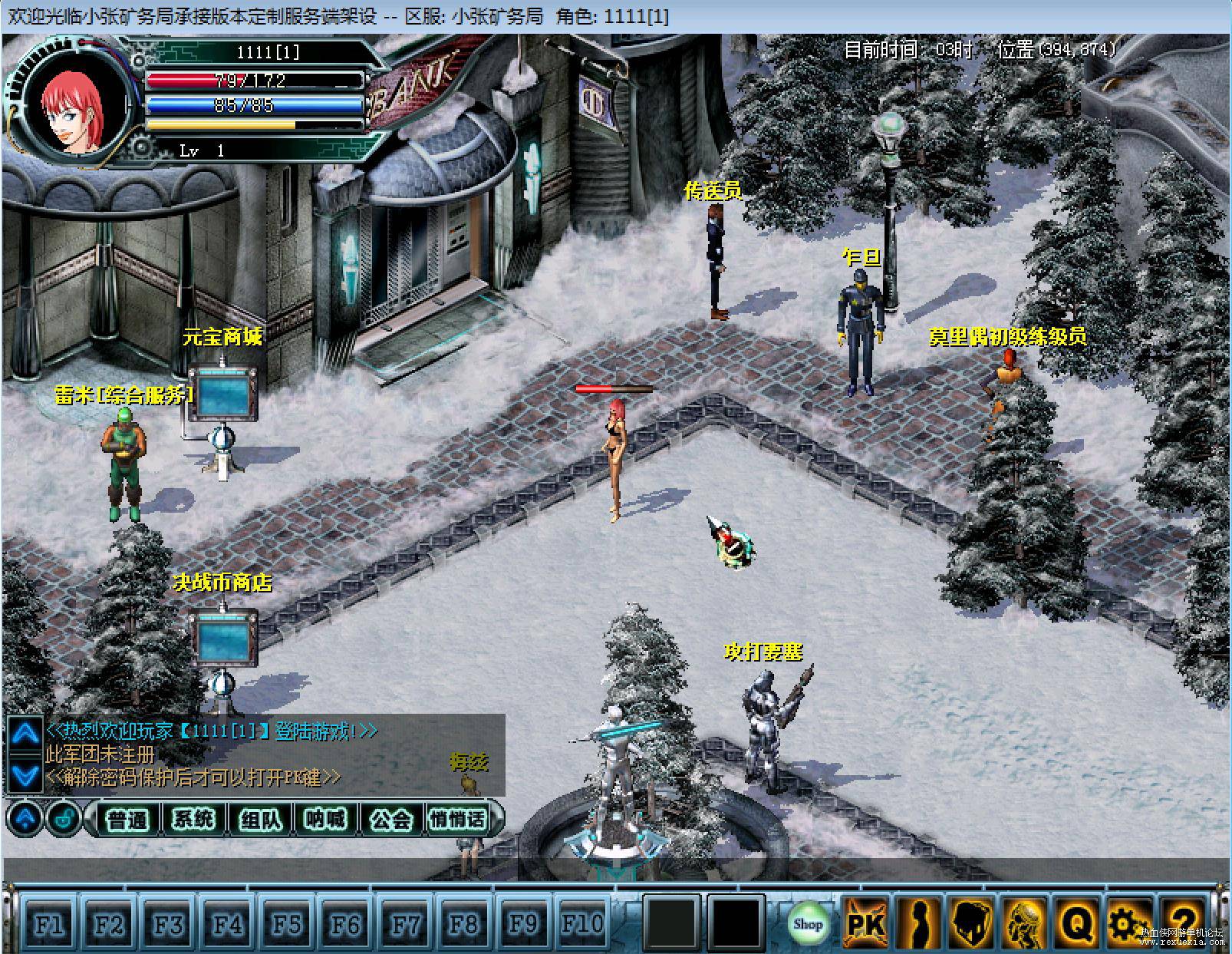Switch to the 组队 chat channel
The height and width of the screenshot is (954, 1232).
pos(259,820)
